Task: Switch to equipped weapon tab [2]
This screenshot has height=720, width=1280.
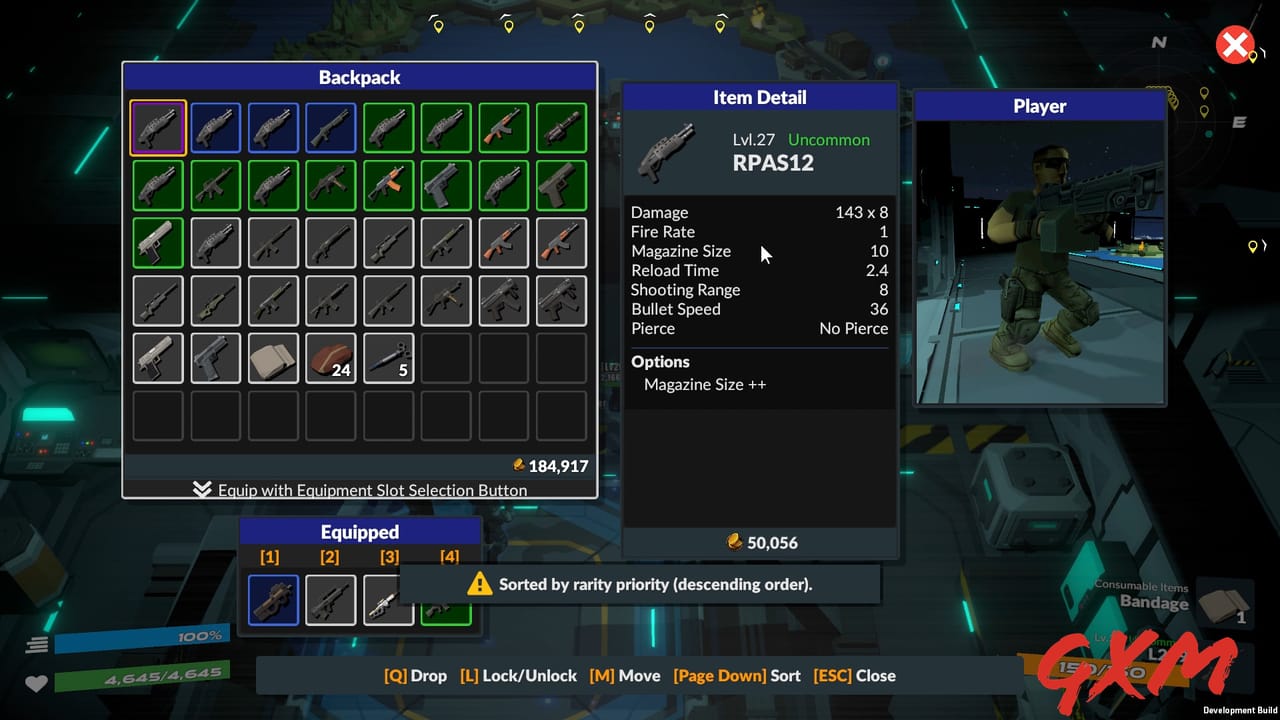Action: pyautogui.click(x=329, y=557)
